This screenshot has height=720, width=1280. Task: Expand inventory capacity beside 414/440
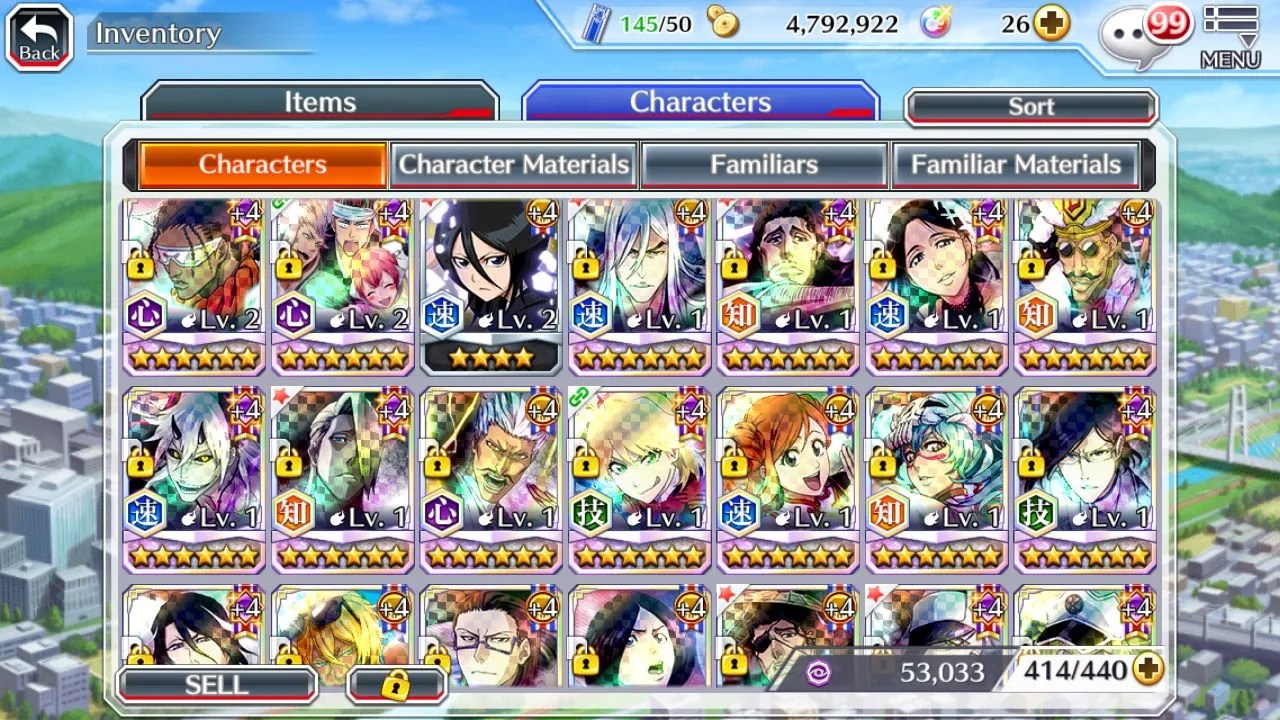[x=1149, y=670]
